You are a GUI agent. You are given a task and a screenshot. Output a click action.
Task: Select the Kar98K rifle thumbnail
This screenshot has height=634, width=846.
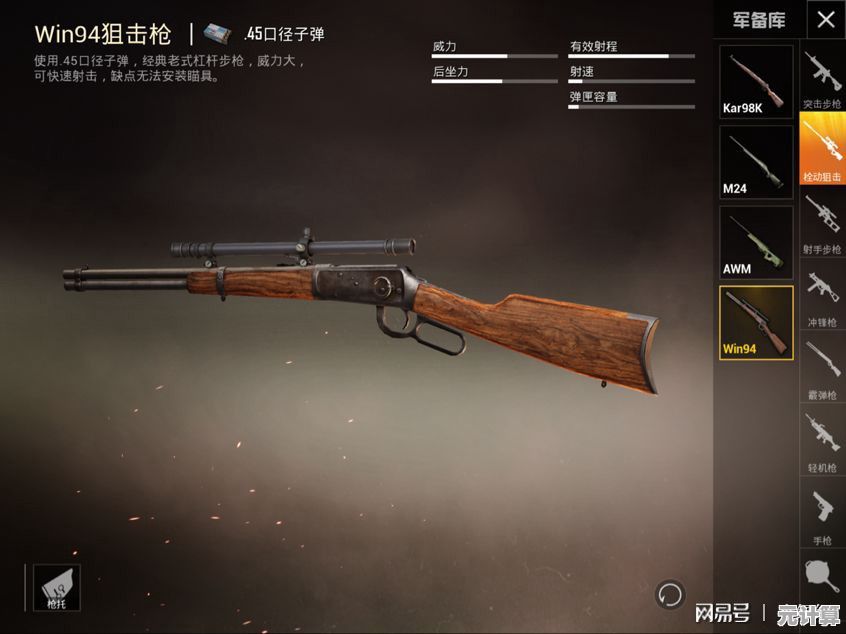[756, 81]
